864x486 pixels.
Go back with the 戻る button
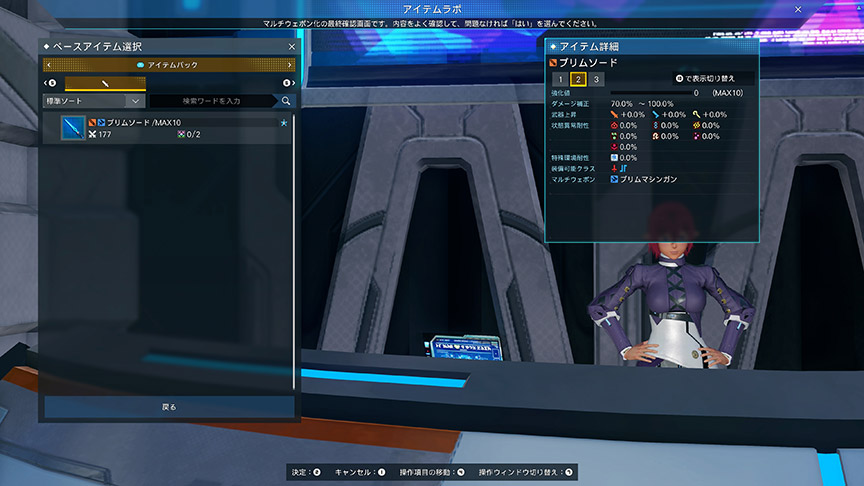pyautogui.click(x=168, y=407)
